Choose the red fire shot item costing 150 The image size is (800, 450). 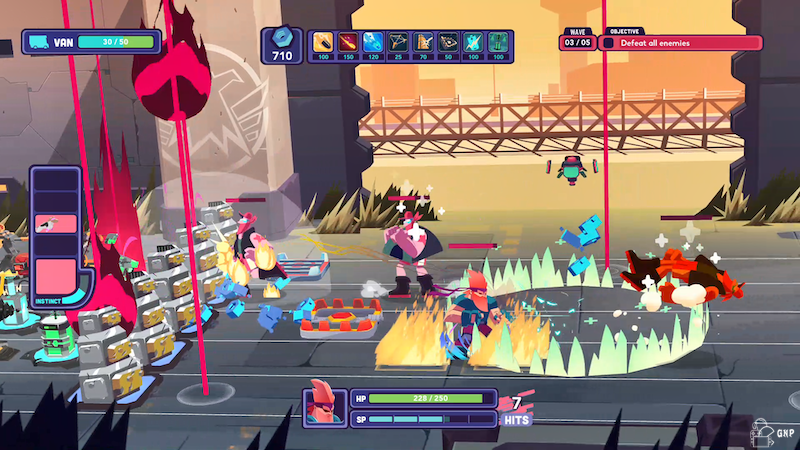[348, 42]
